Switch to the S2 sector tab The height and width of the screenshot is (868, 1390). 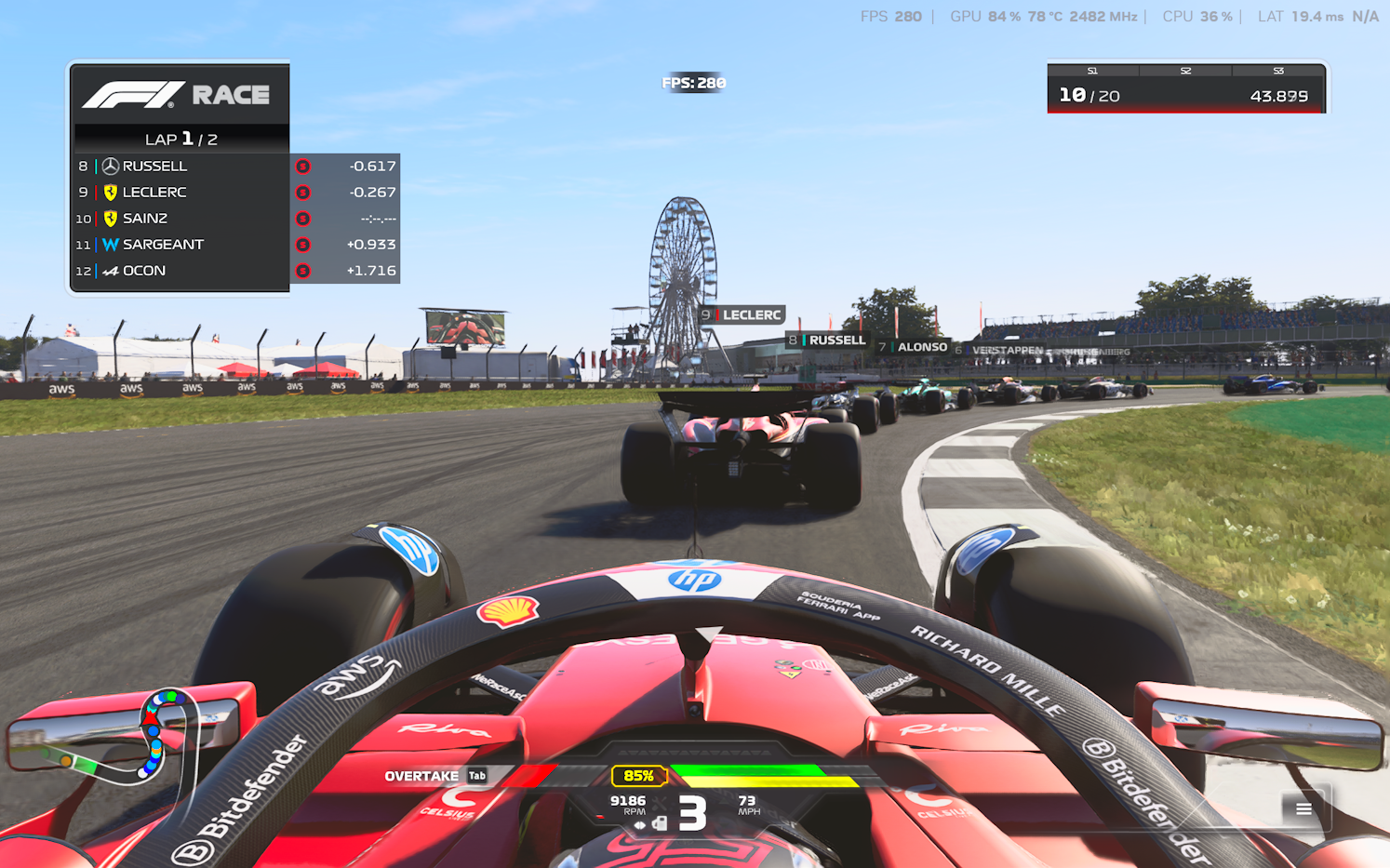click(x=1184, y=70)
